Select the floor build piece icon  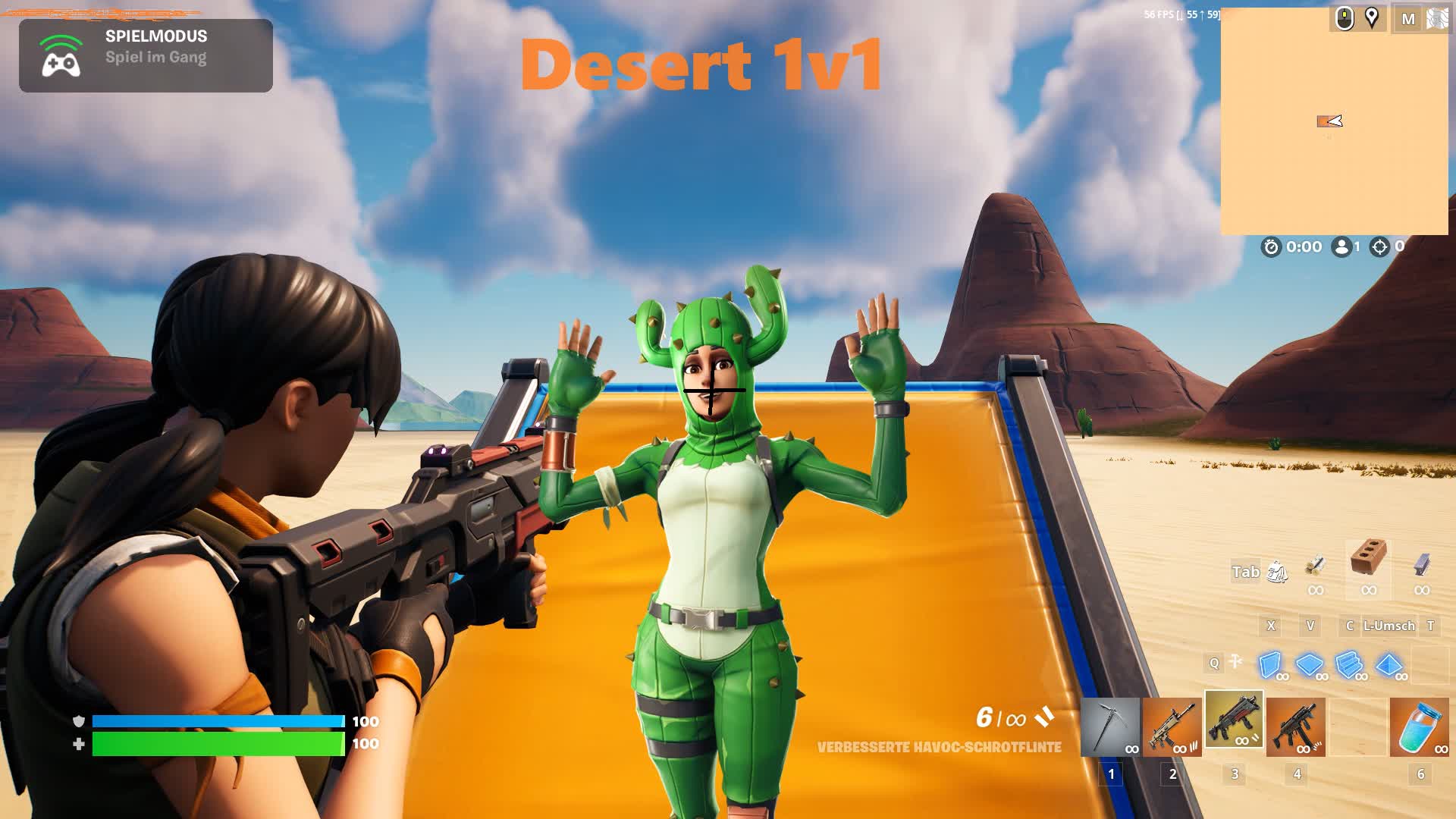[x=1309, y=664]
